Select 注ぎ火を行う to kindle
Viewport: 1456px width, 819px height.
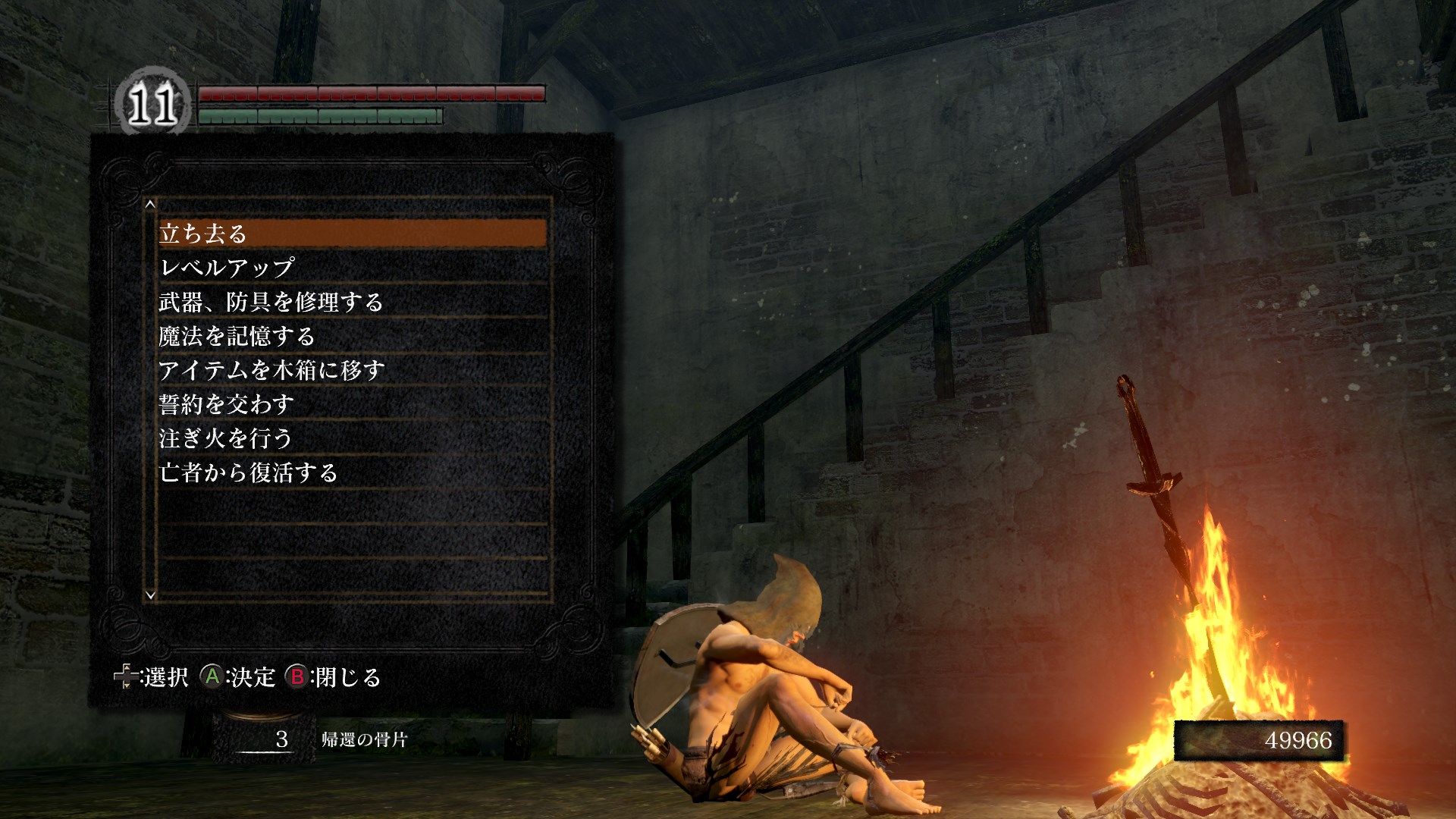[x=353, y=438]
